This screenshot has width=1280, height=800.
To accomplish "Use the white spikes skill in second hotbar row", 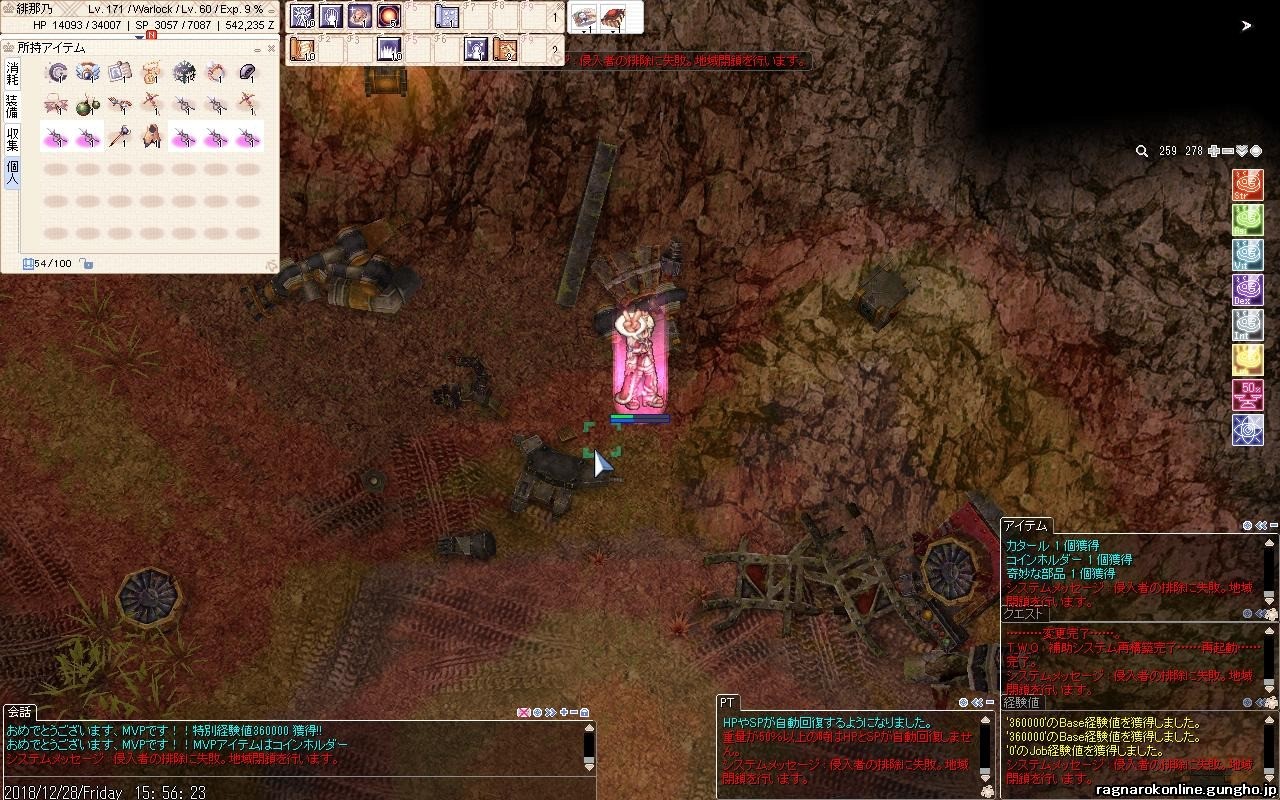I will pos(389,48).
